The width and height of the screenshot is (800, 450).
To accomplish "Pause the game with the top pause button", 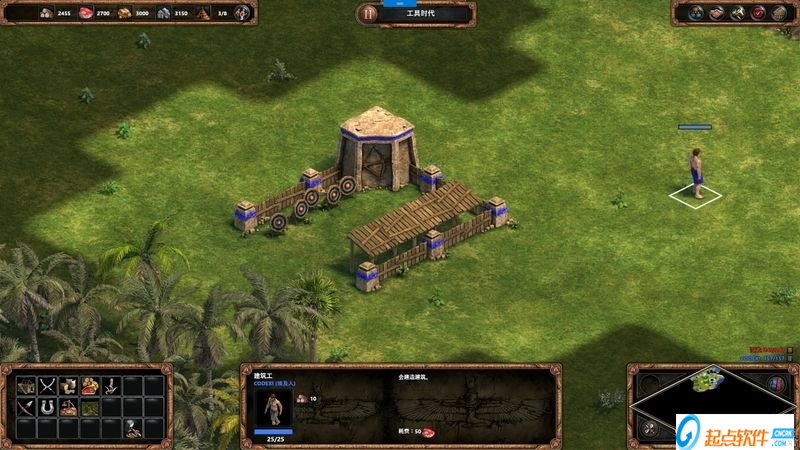I will [x=370, y=14].
